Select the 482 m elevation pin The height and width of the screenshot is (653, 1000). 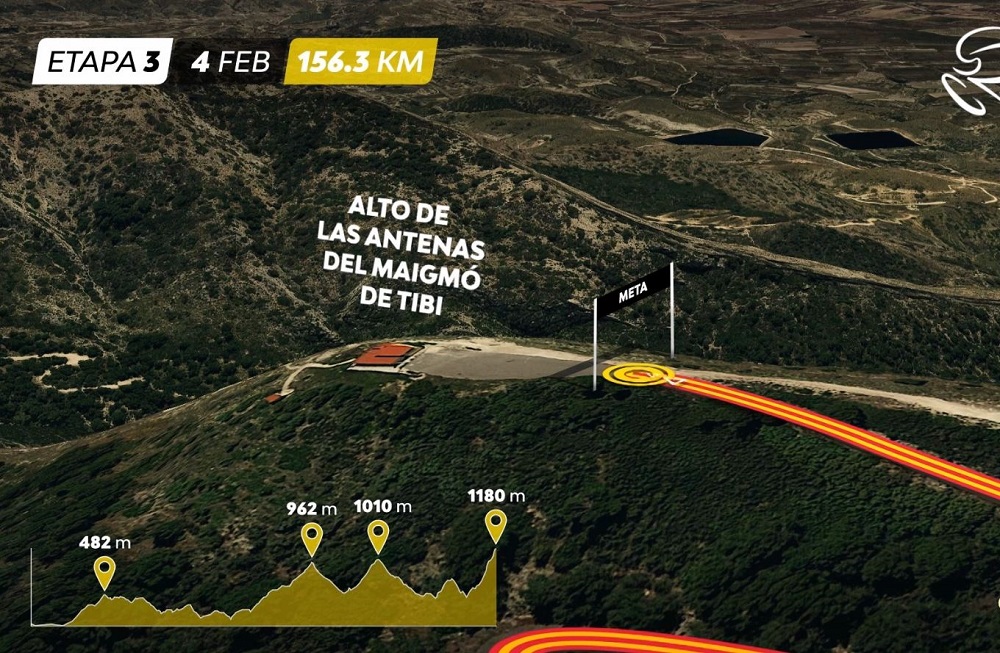point(104,572)
